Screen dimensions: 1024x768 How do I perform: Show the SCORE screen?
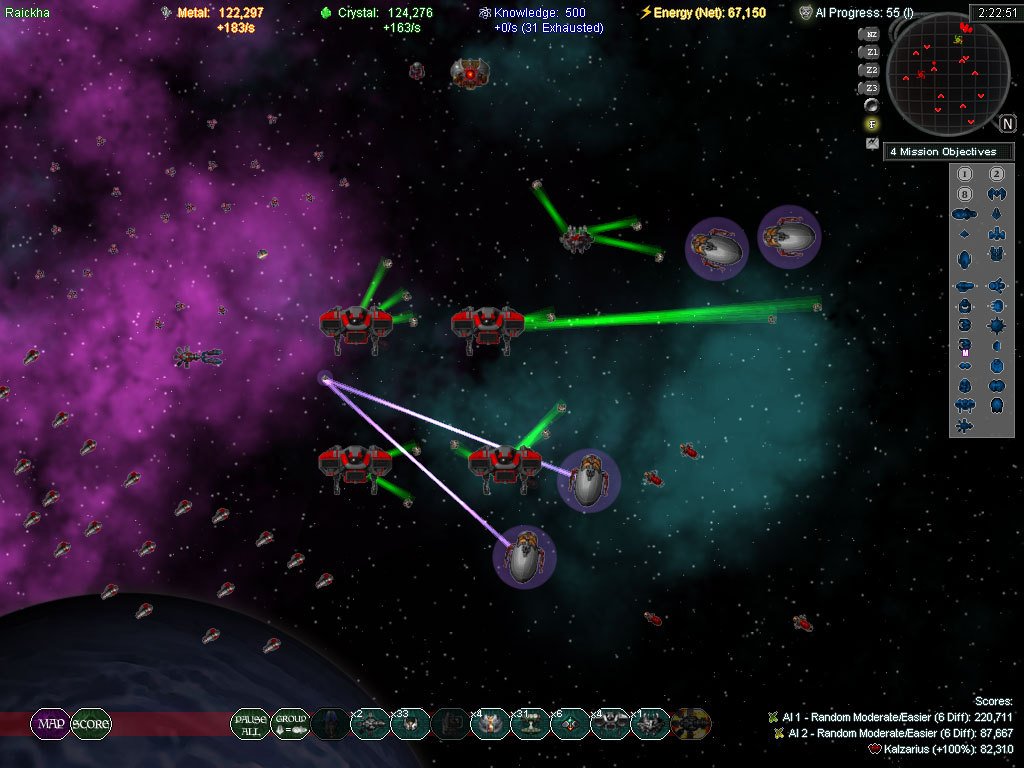click(x=90, y=723)
